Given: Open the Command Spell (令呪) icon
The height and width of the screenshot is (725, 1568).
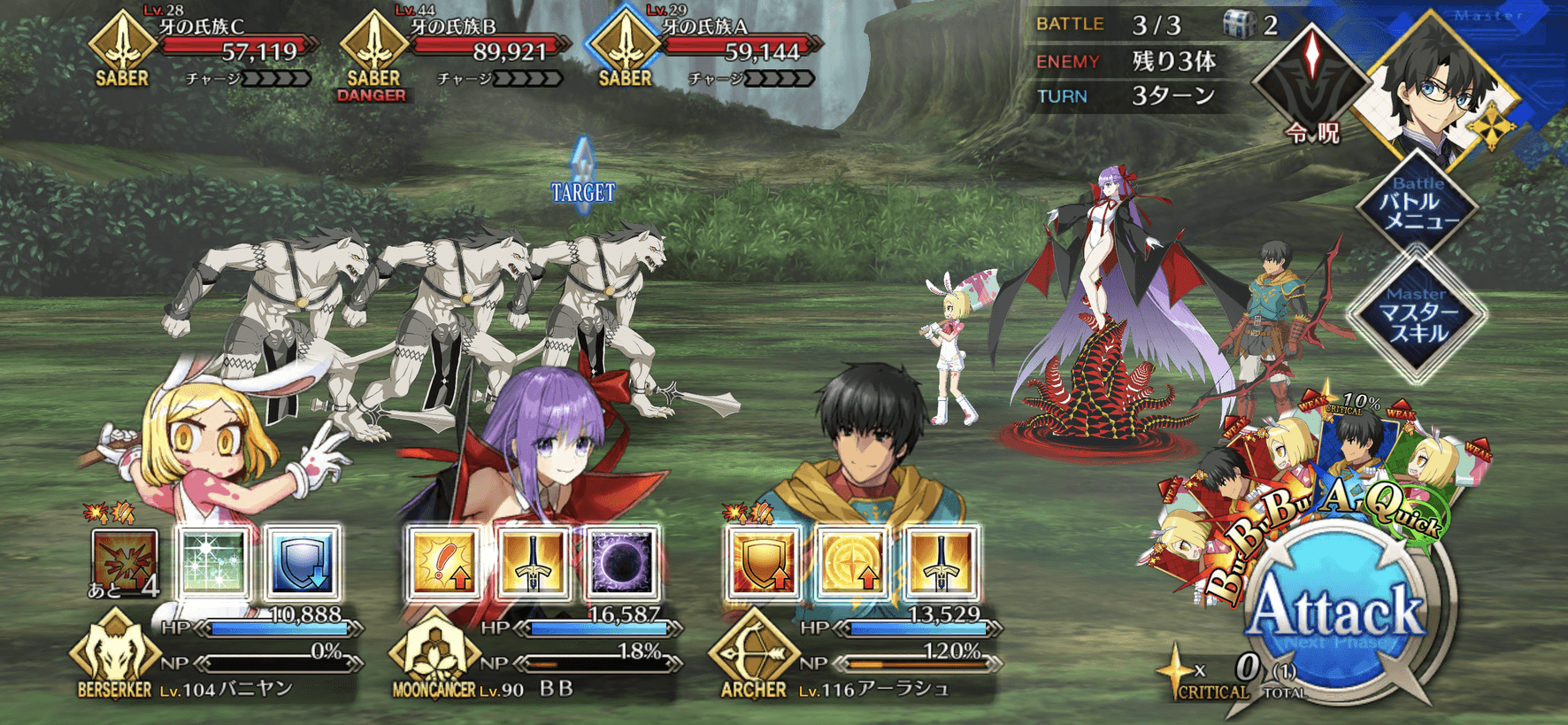Looking at the screenshot, I should (1312, 80).
